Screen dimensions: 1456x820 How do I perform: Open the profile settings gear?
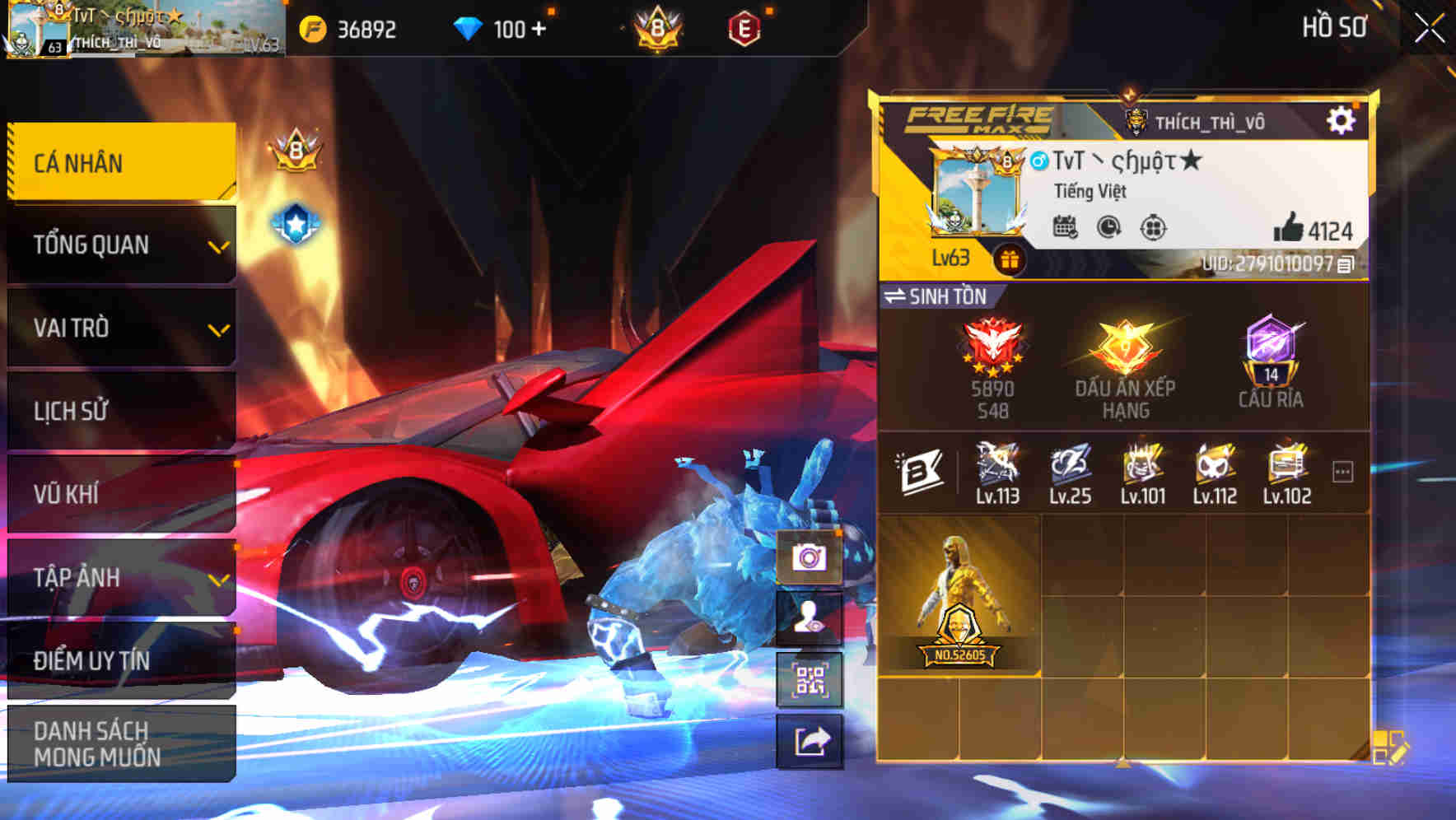coord(1343,120)
